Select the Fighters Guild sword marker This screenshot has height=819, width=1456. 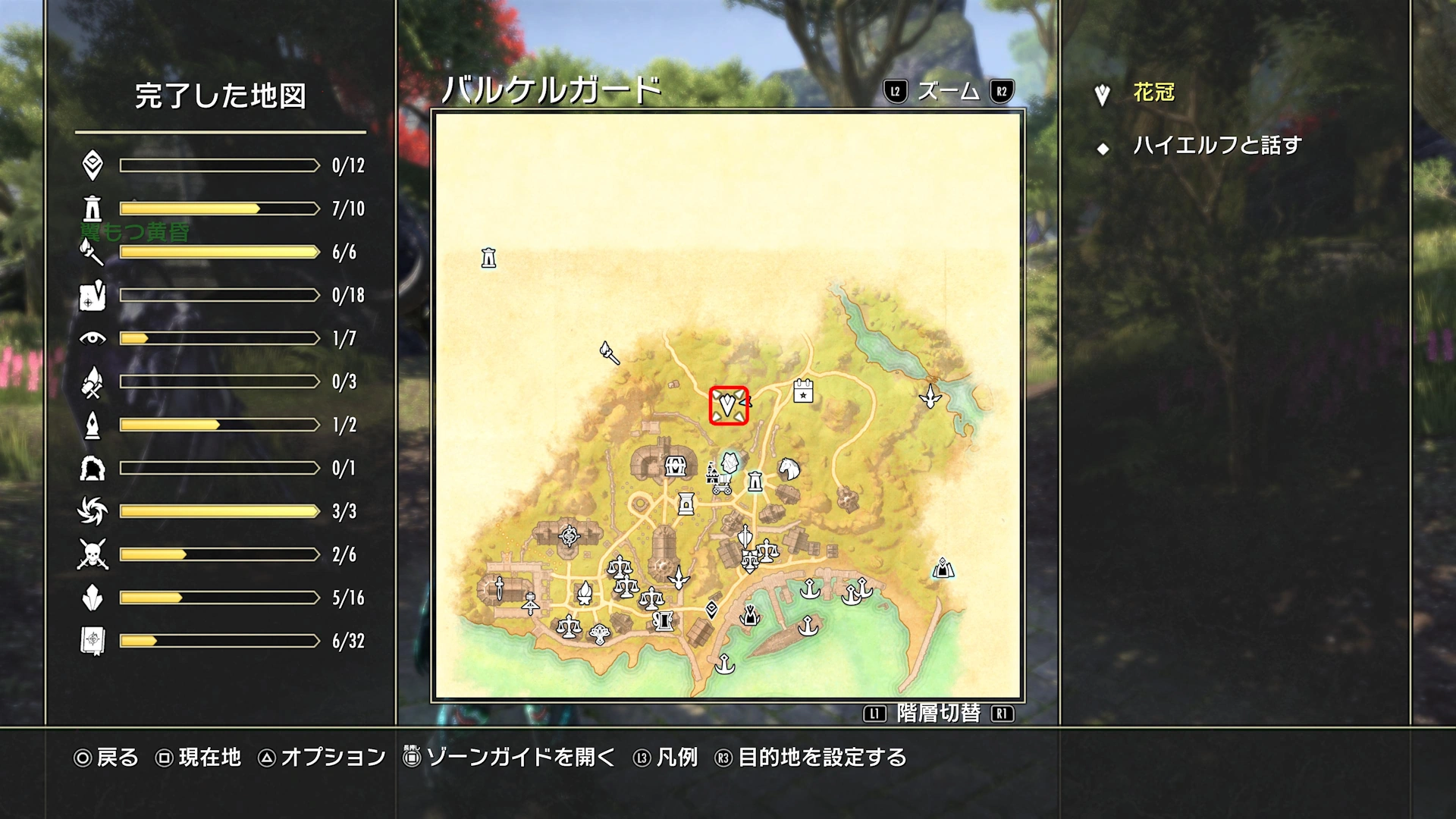(x=500, y=588)
